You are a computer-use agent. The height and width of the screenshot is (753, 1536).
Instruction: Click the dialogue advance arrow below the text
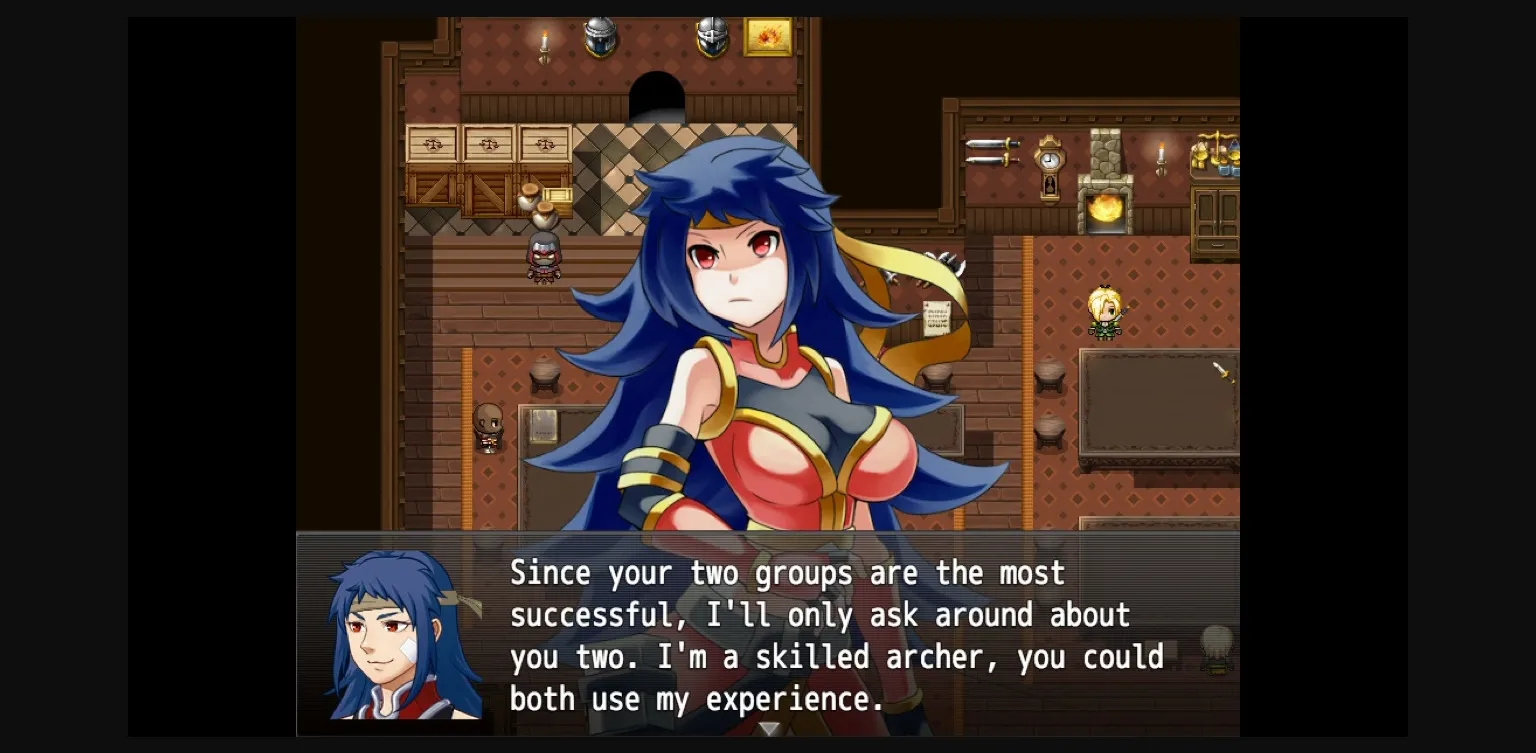(770, 731)
